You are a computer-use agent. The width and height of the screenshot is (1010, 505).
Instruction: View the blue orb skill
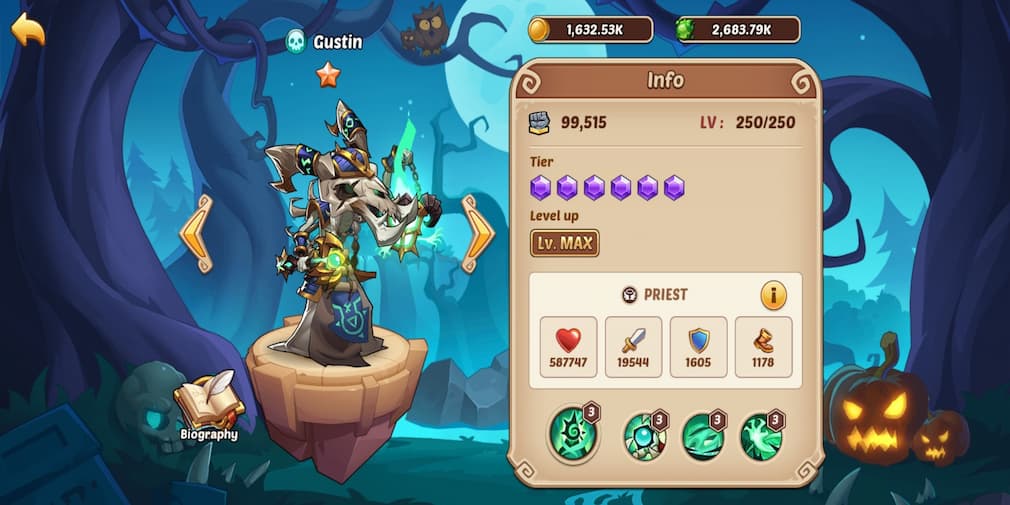pos(645,436)
